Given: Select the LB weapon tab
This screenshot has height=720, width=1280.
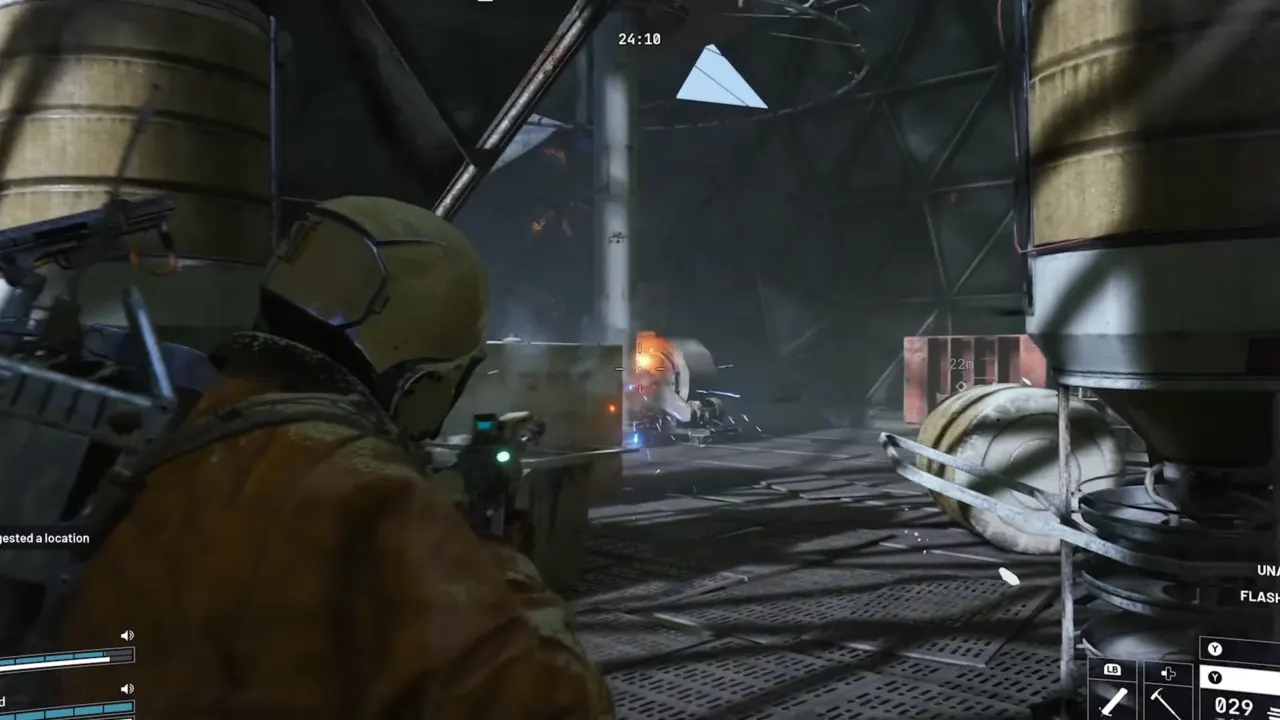Looking at the screenshot, I should (x=1113, y=670).
